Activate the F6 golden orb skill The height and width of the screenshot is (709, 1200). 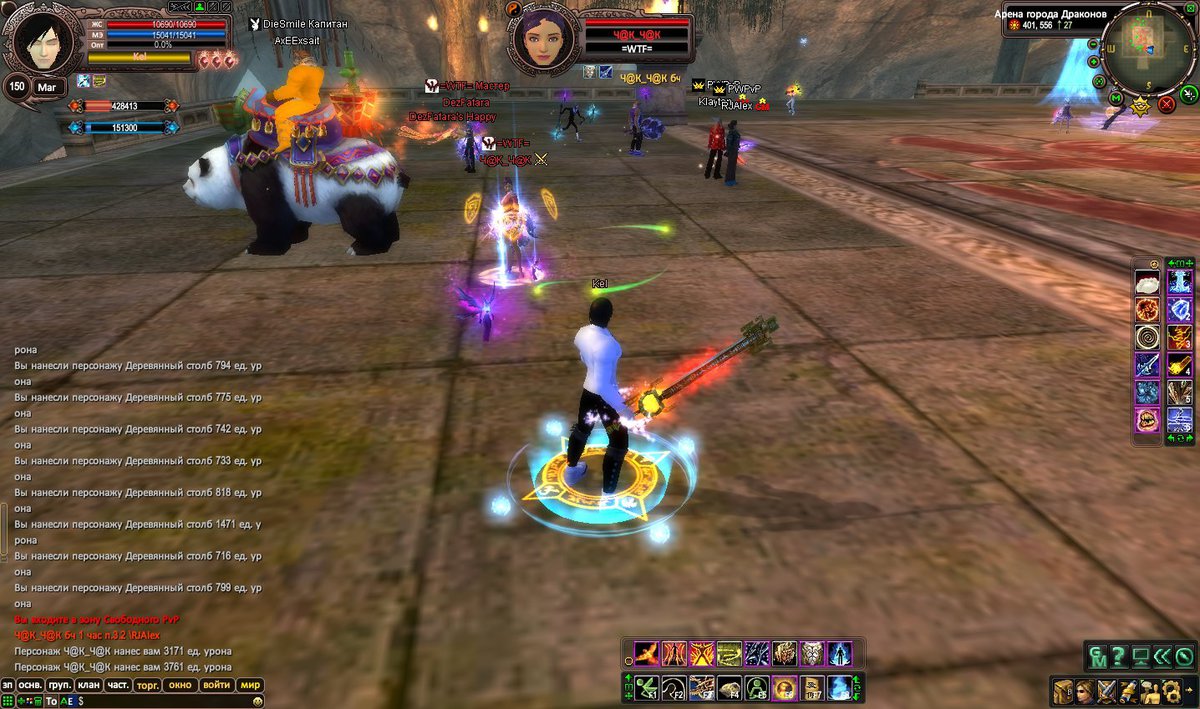tap(783, 687)
